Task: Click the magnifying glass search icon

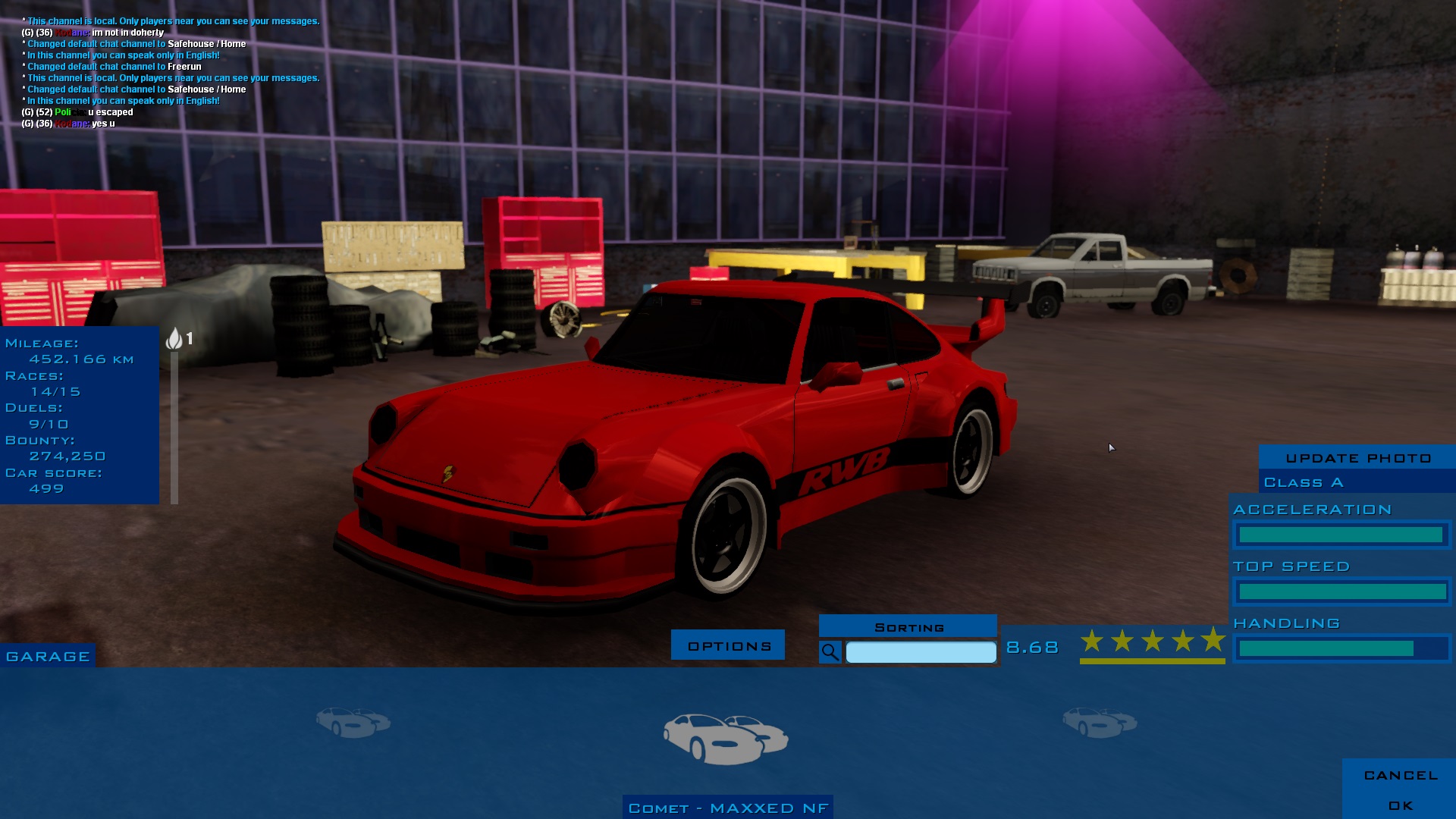Action: pyautogui.click(x=830, y=652)
